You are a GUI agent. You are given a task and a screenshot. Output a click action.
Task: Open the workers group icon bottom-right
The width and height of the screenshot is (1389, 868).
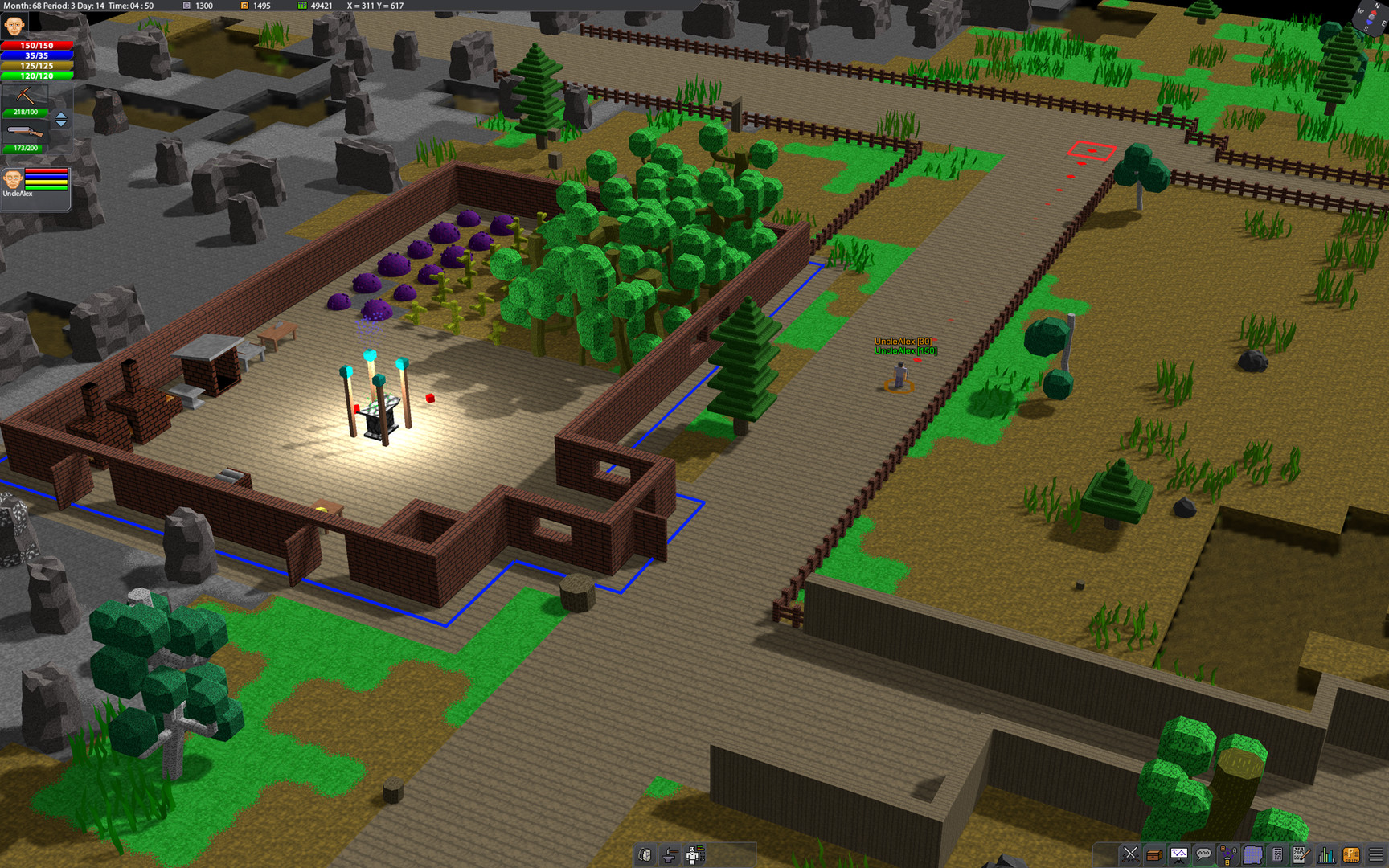coord(1227,854)
